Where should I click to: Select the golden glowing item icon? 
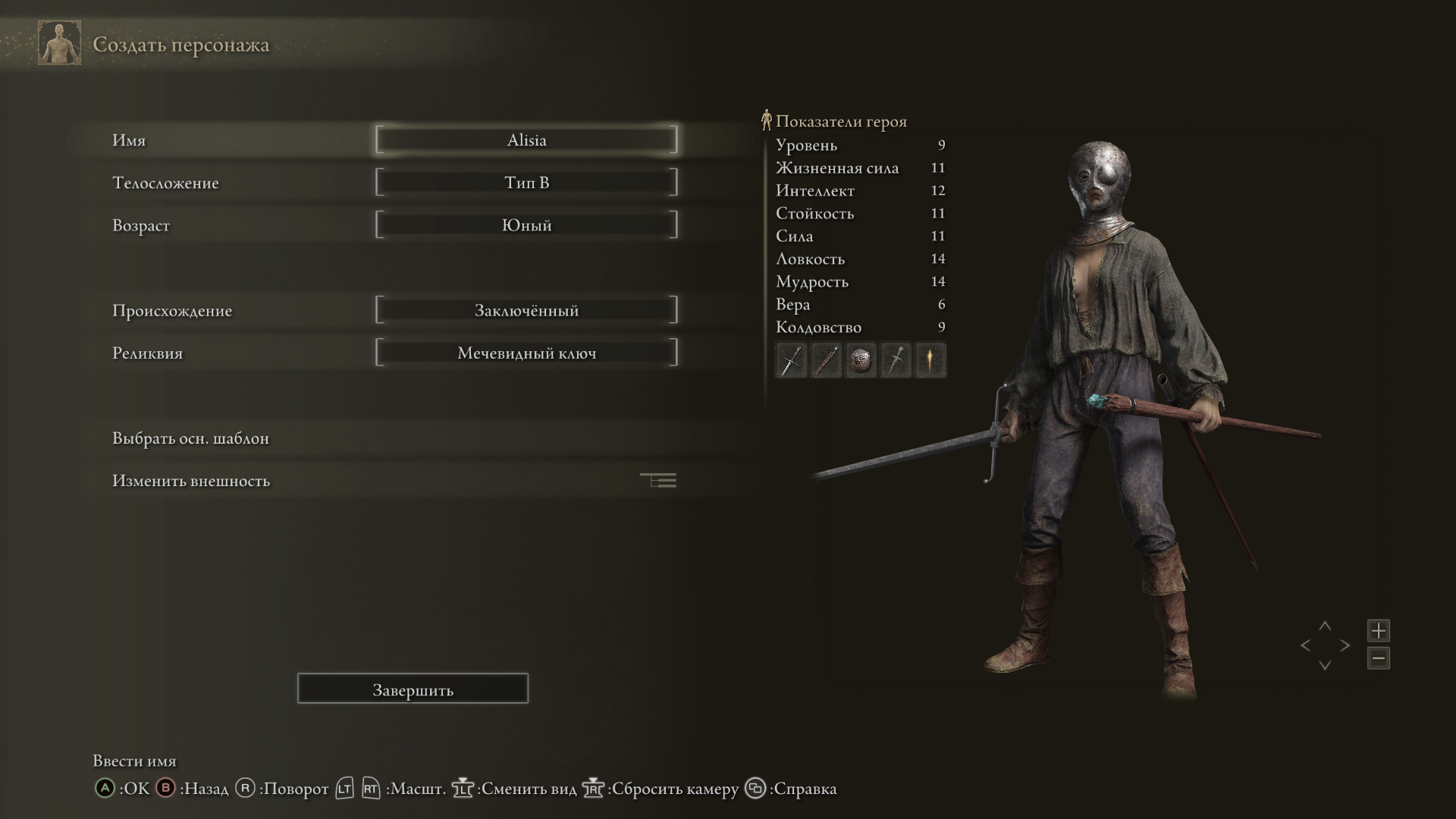[930, 360]
